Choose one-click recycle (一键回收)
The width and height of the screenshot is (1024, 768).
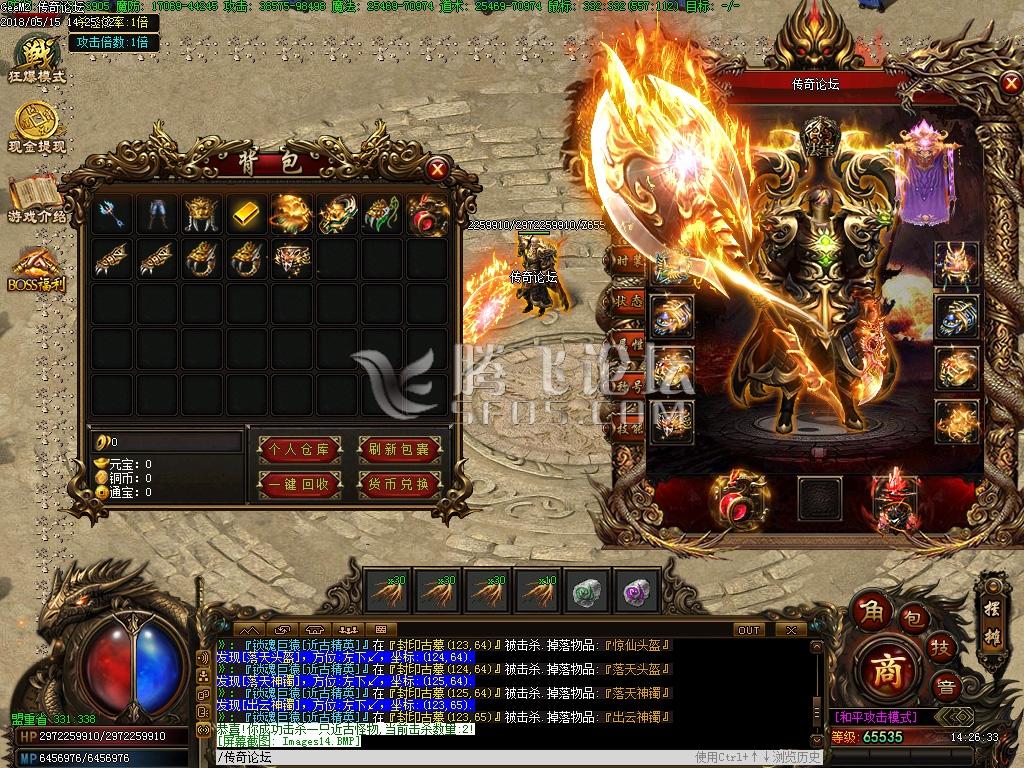tap(295, 485)
